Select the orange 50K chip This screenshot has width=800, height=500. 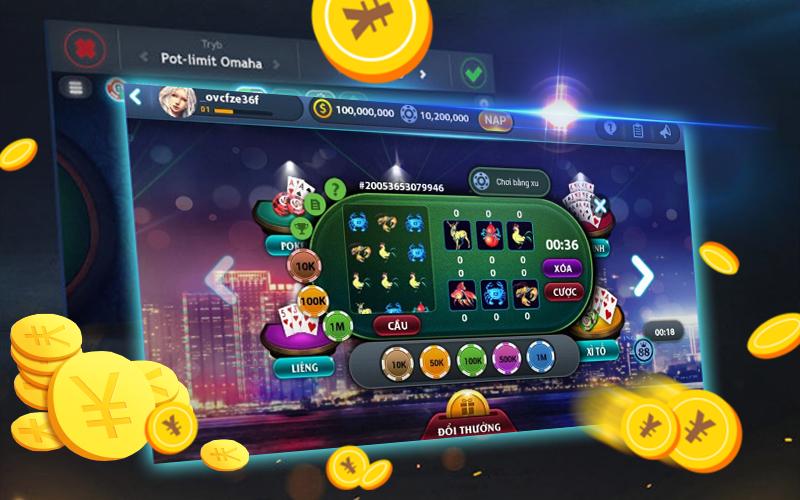pos(434,359)
